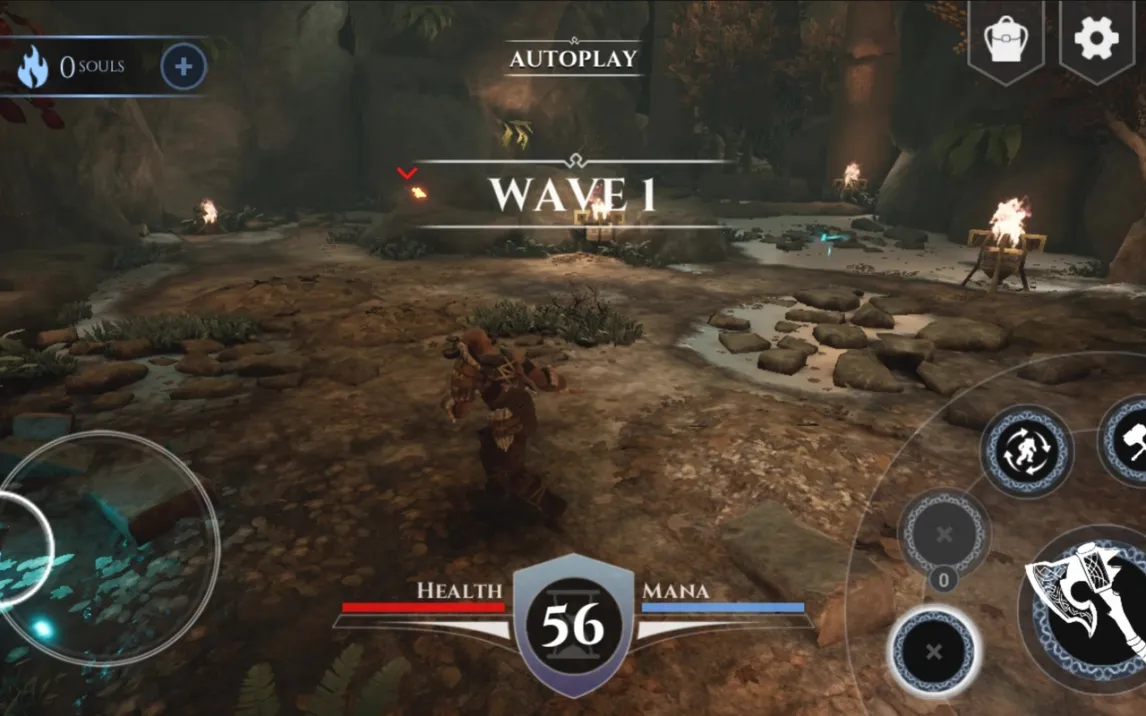Activate the dodge roll ability
The height and width of the screenshot is (716, 1146).
coord(1026,450)
